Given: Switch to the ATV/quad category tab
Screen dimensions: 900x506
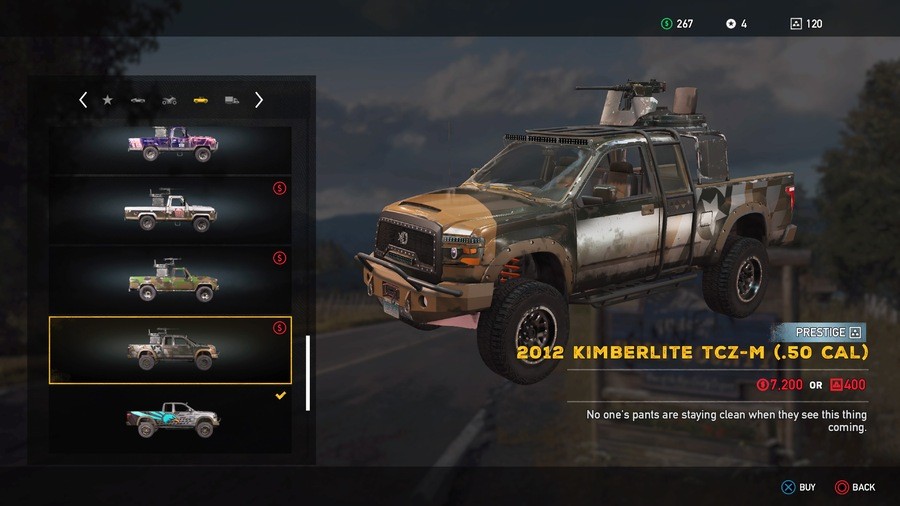Looking at the screenshot, I should point(169,100).
